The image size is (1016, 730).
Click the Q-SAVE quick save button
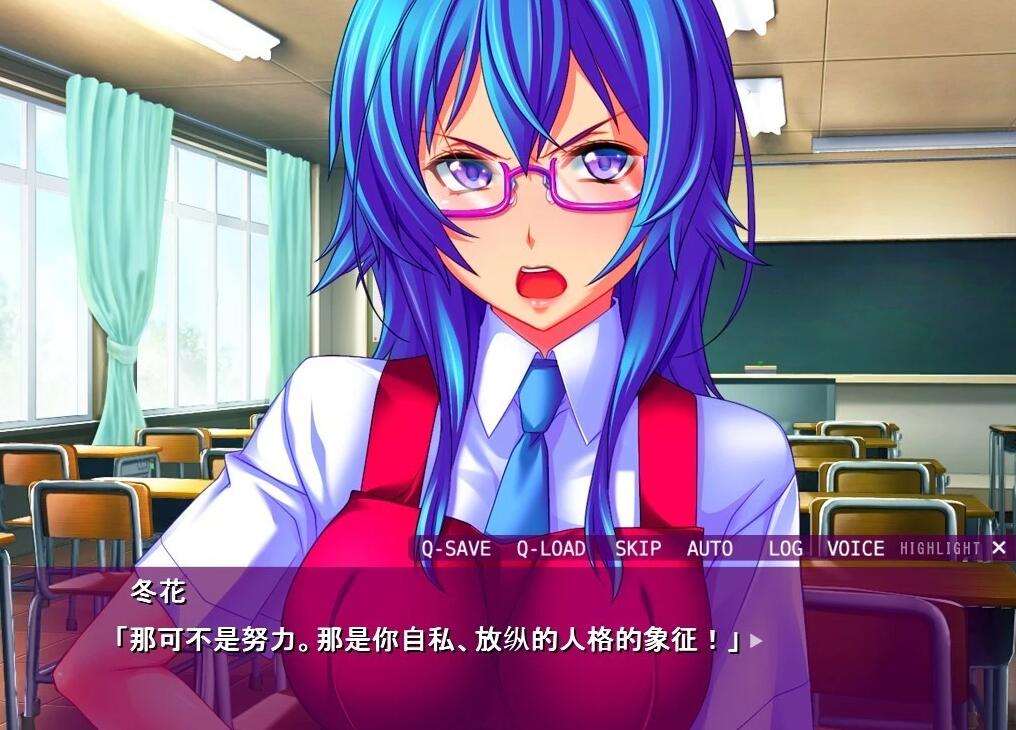point(456,548)
